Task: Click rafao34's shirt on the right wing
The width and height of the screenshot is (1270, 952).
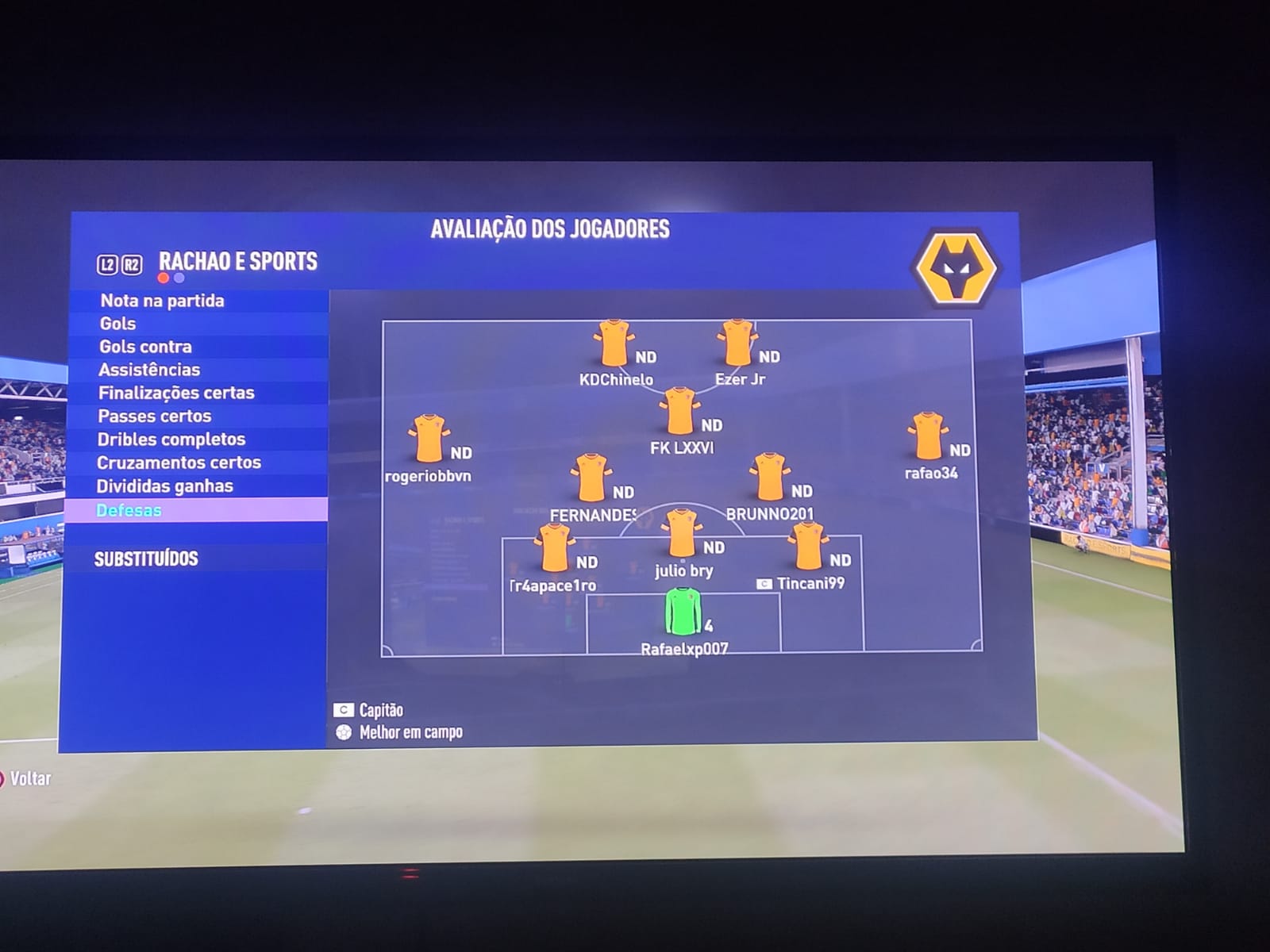Action: pos(926,436)
